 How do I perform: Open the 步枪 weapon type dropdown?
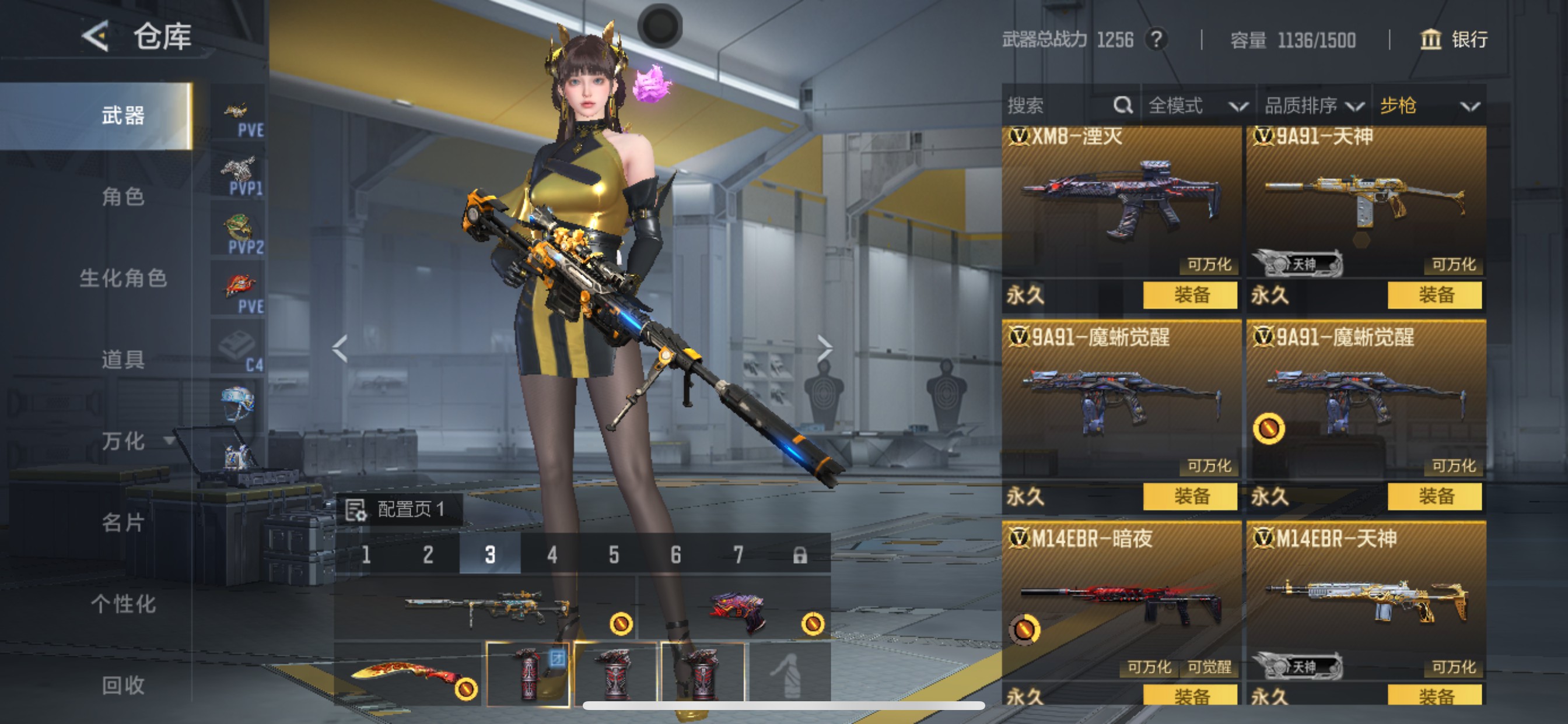[x=1429, y=106]
